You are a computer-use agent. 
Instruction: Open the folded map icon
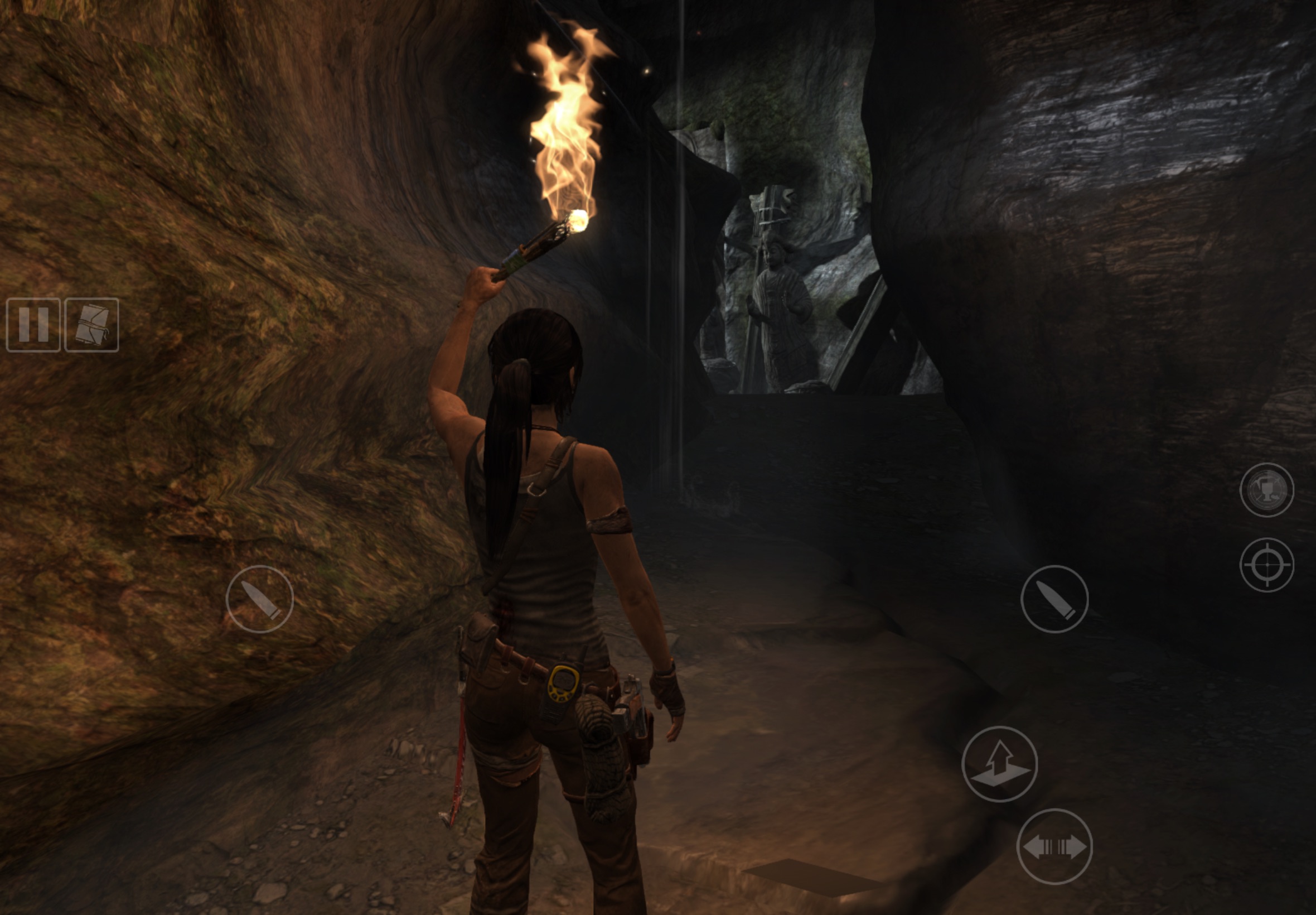(91, 325)
